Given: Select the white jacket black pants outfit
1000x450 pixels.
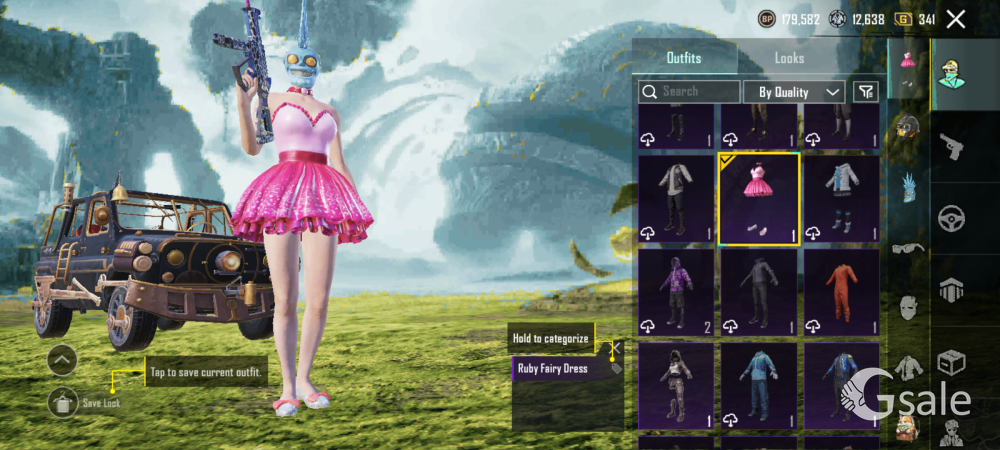Looking at the screenshot, I should pyautogui.click(x=676, y=199).
